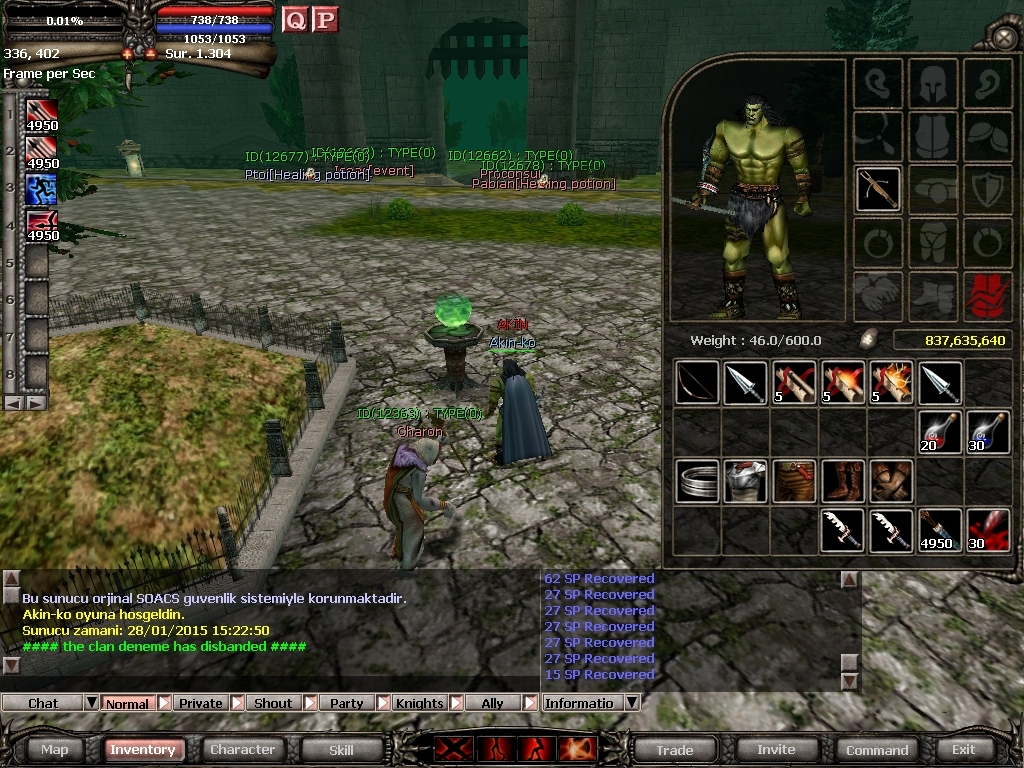Switch chat to the Knights channel

click(420, 703)
